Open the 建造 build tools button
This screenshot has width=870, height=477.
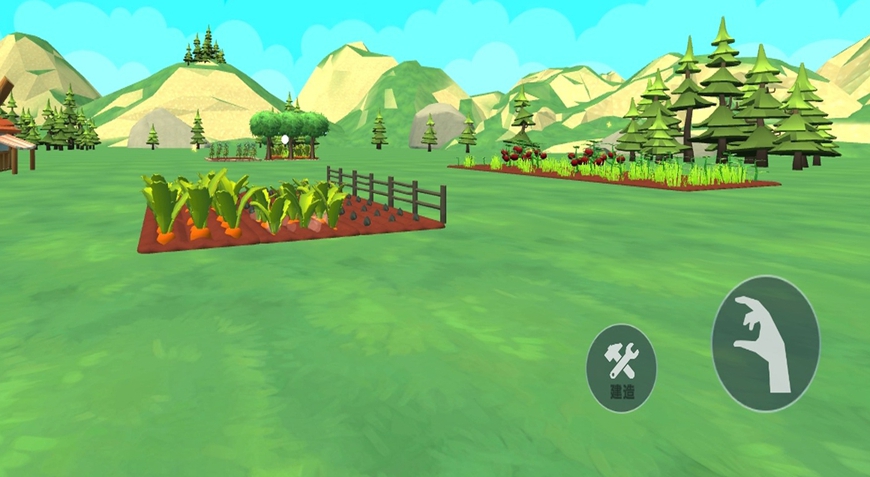point(621,368)
